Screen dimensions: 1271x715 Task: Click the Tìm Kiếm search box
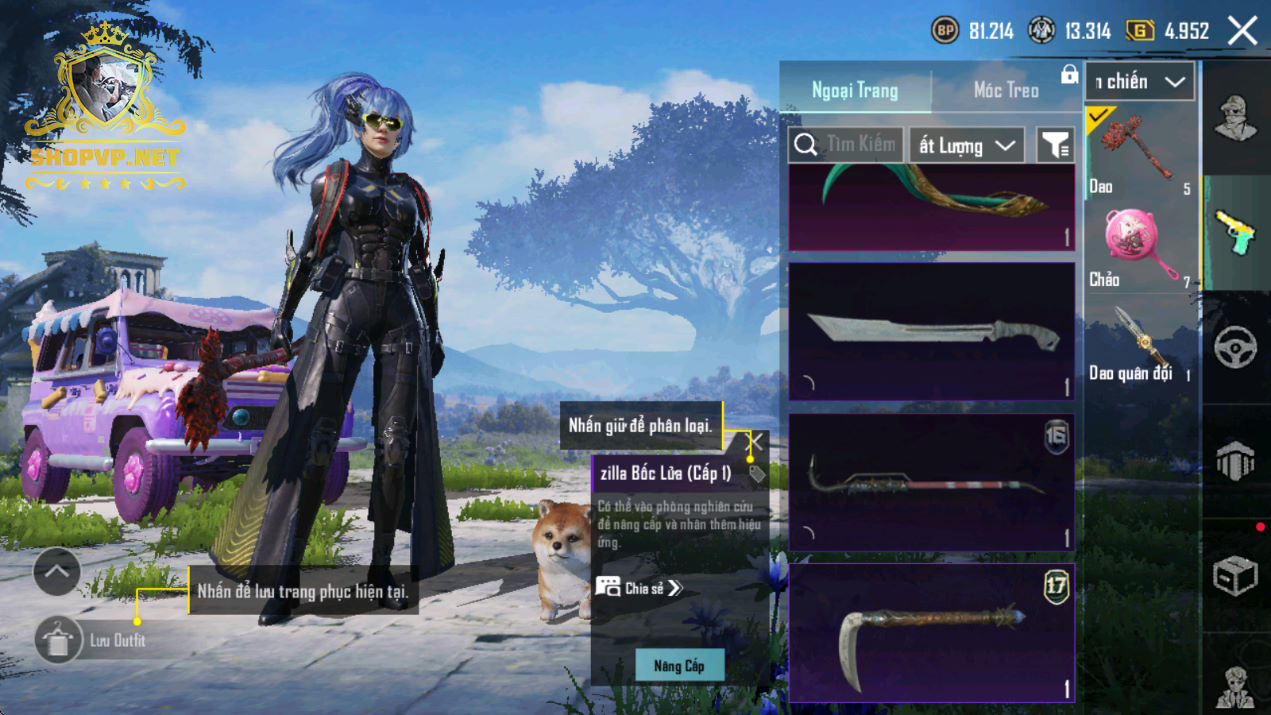tap(846, 145)
